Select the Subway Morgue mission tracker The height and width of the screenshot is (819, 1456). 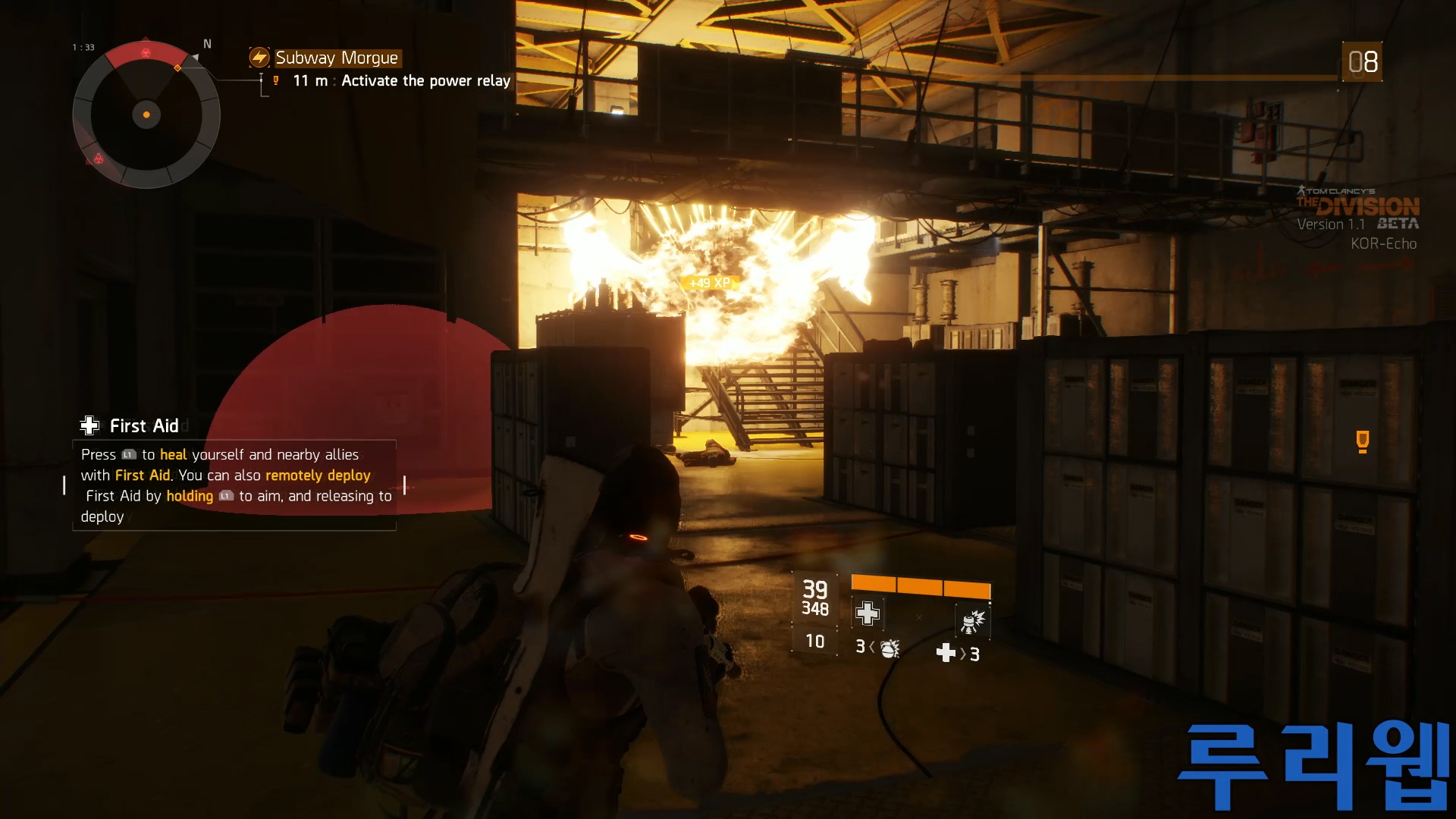(336, 58)
